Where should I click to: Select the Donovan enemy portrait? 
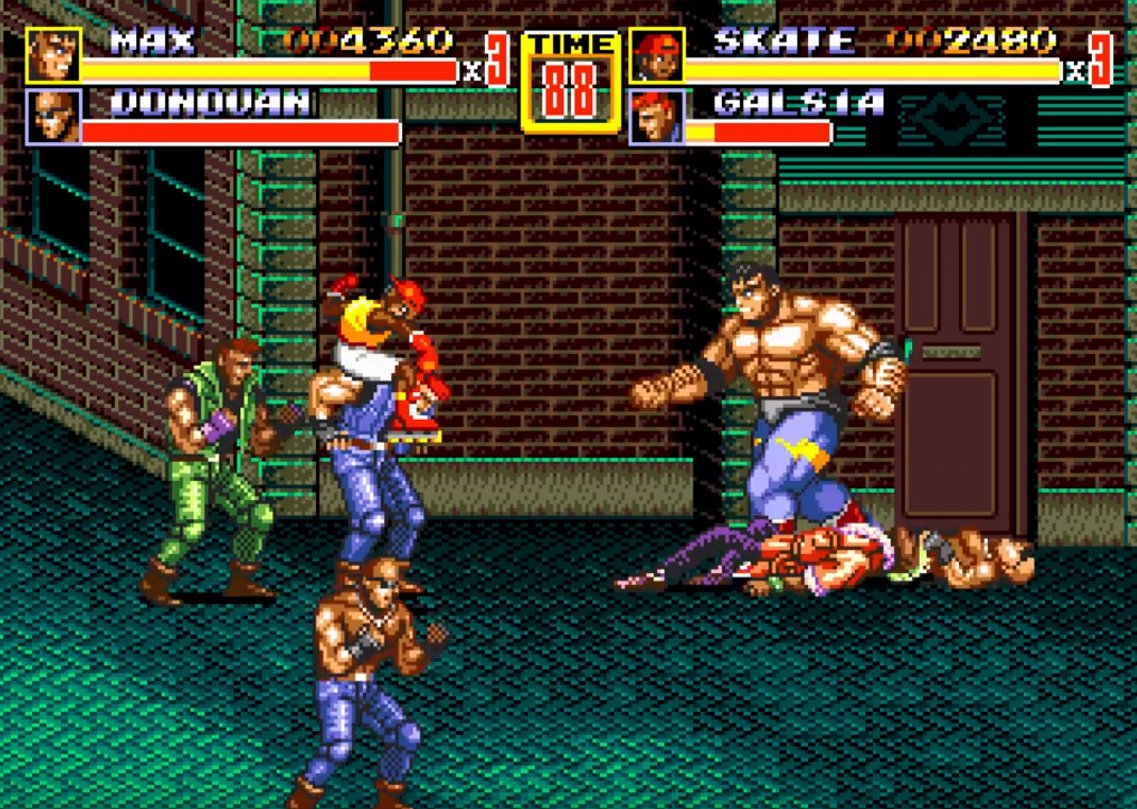[53, 117]
